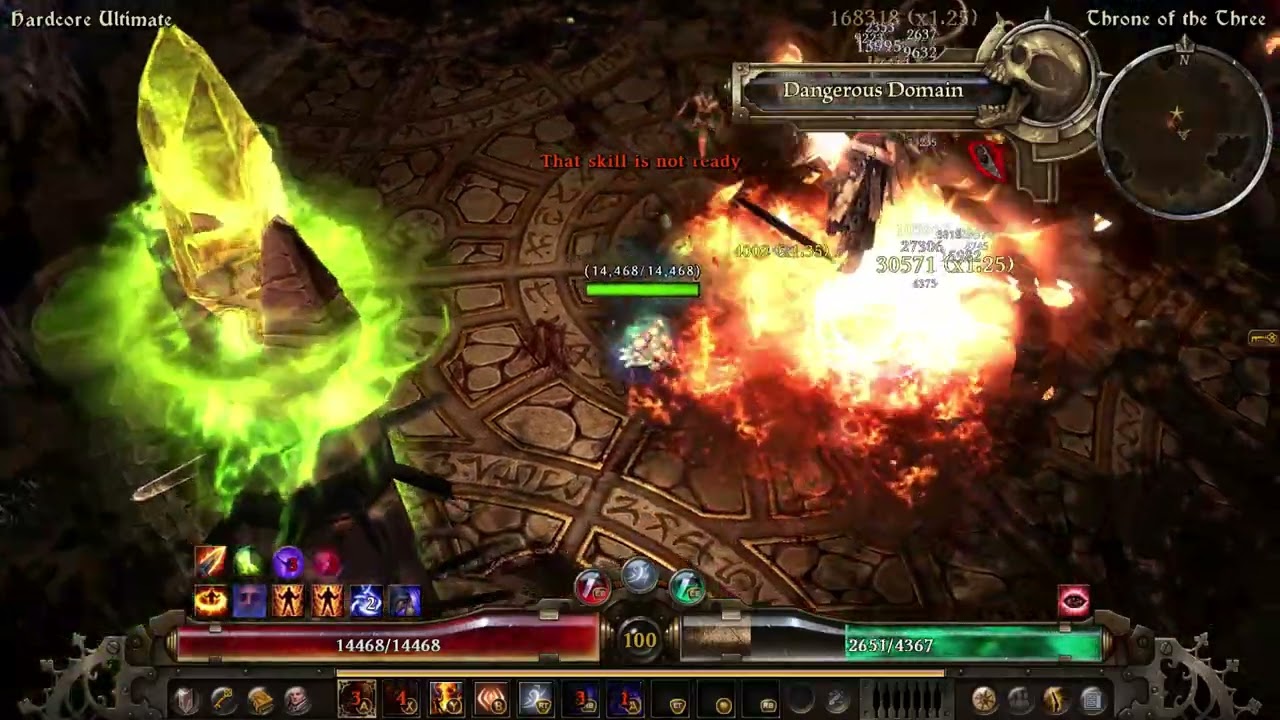The width and height of the screenshot is (1280, 720).
Task: Open the blue document icon
Action: 1092,700
